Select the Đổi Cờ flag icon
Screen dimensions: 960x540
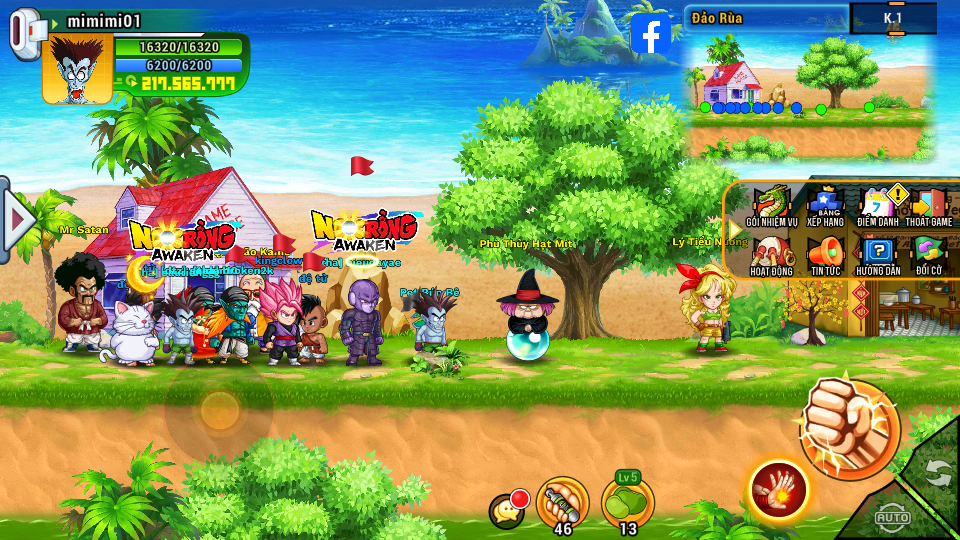coord(929,254)
